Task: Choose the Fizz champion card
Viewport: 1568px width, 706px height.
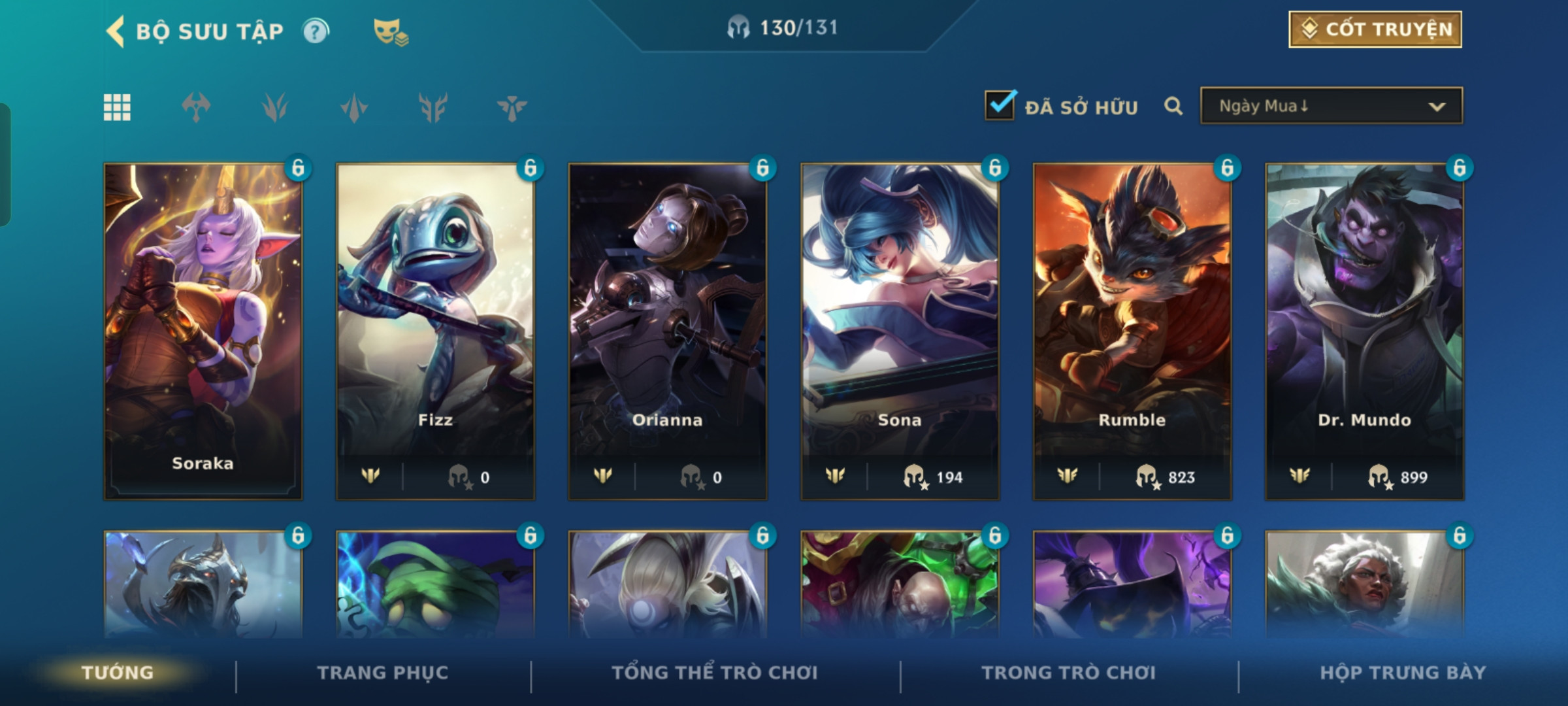Action: pos(435,331)
